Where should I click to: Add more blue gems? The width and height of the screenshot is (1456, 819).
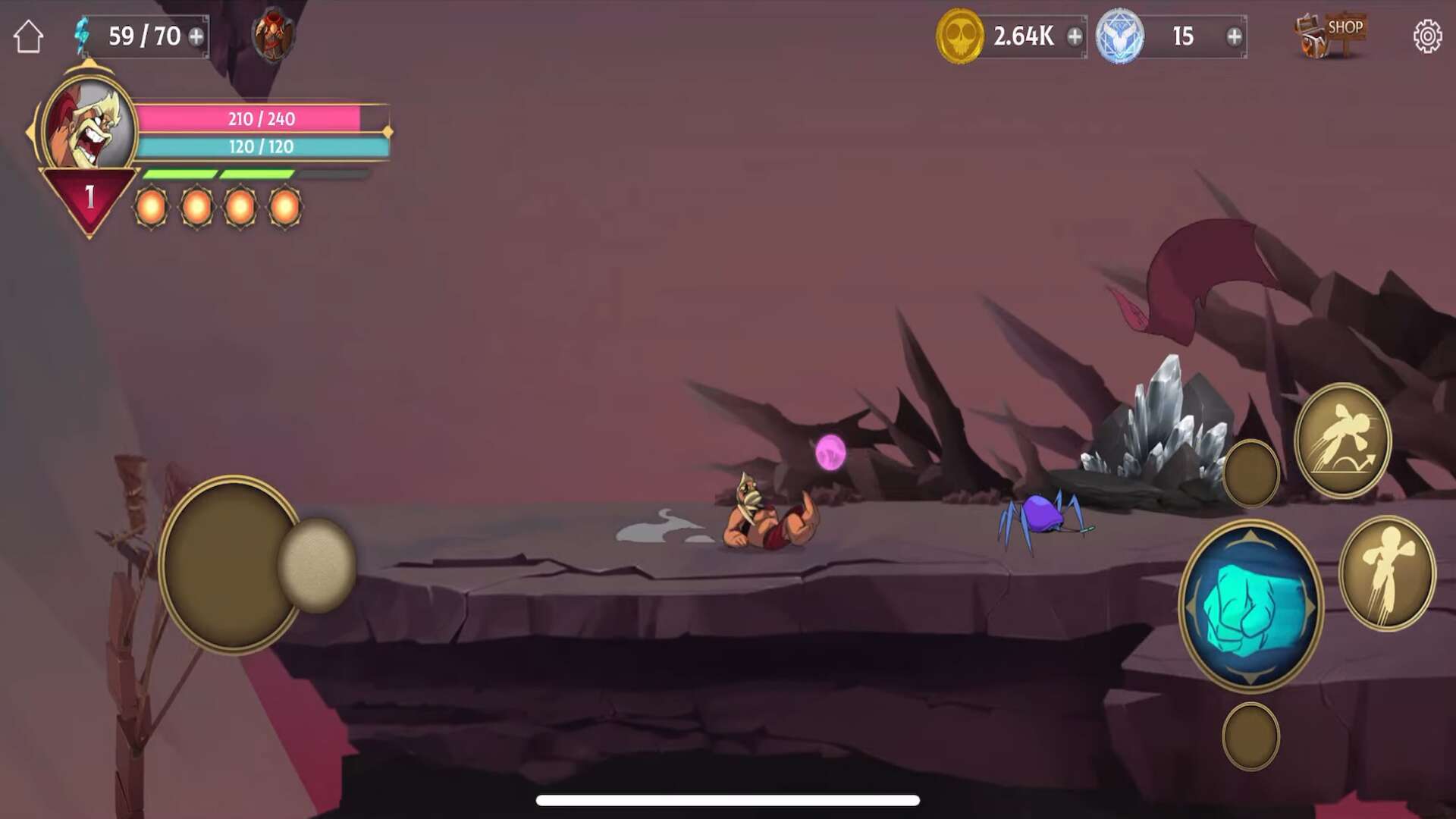(x=1234, y=36)
